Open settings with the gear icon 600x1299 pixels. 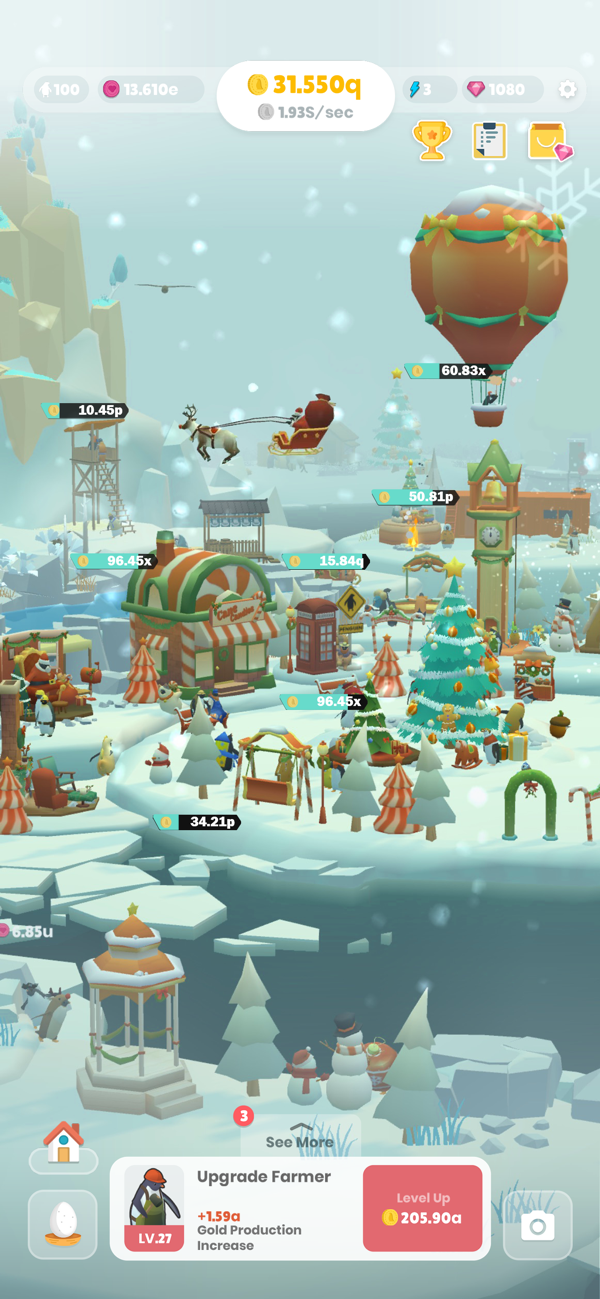pyautogui.click(x=568, y=90)
